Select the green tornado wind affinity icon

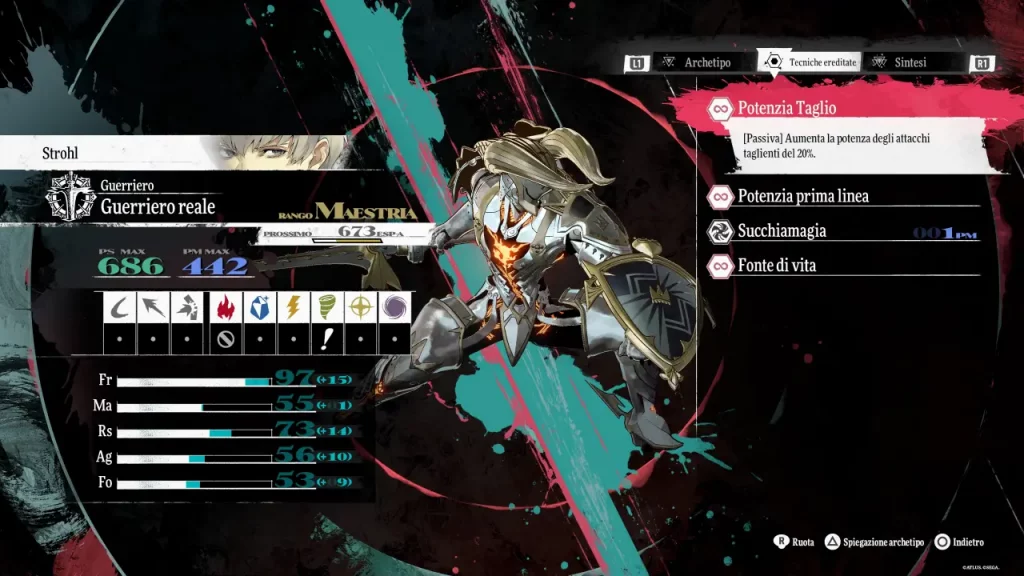point(329,308)
